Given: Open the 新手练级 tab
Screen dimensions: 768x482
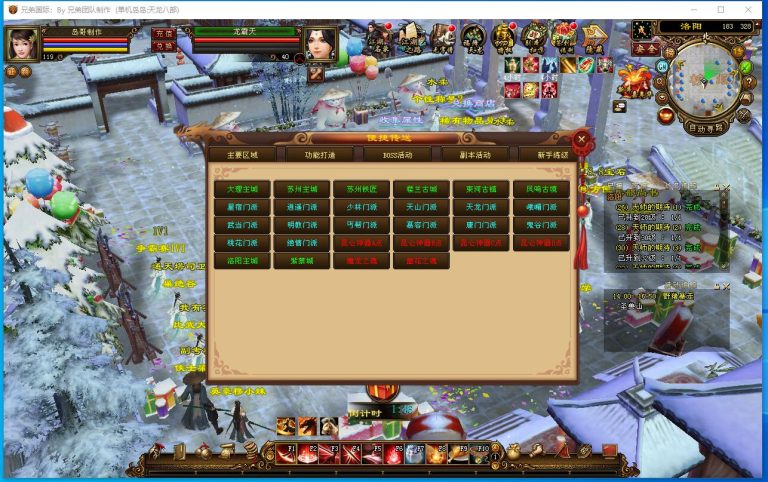Looking at the screenshot, I should tap(551, 155).
